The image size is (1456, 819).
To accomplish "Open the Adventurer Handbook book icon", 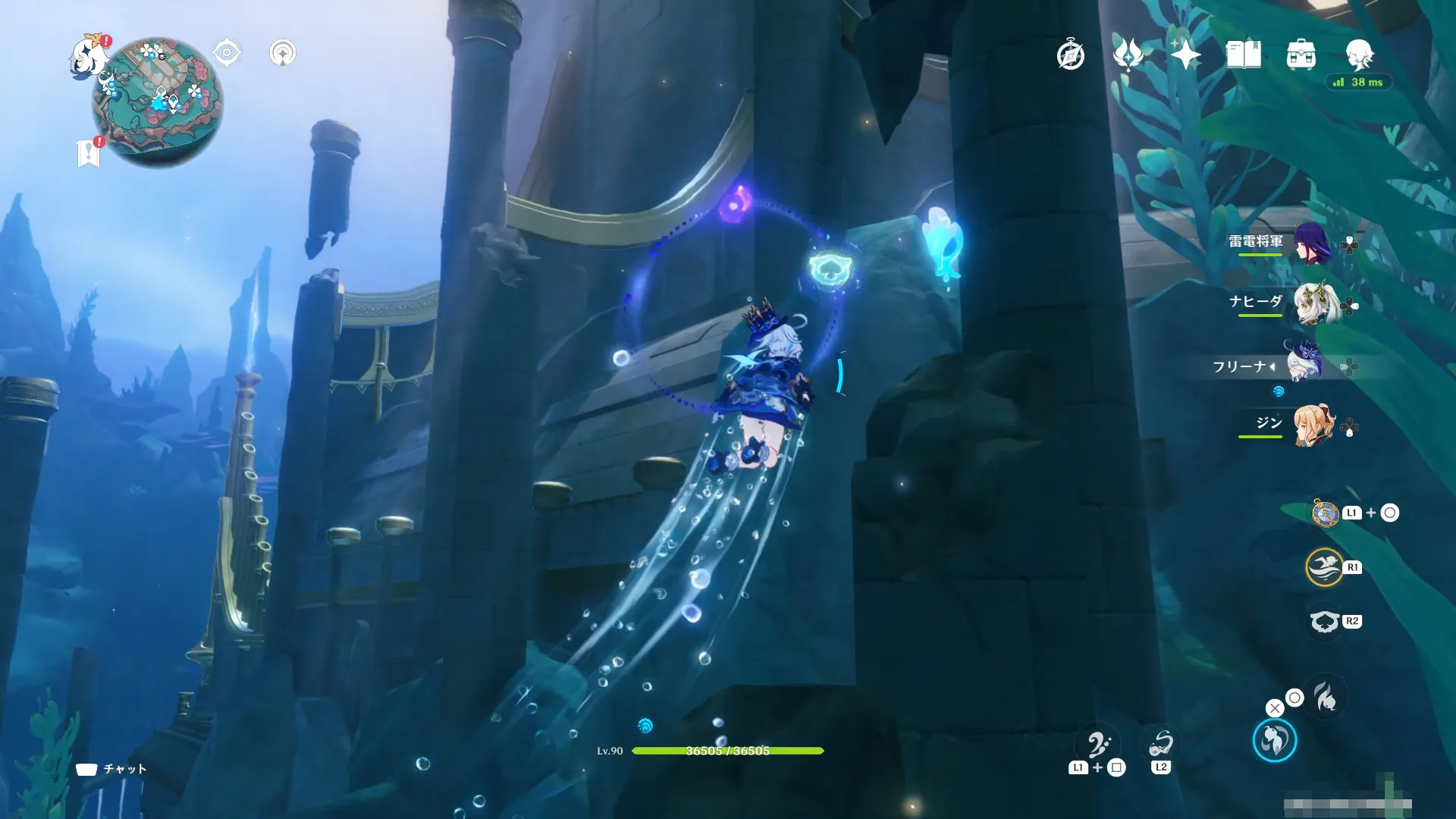I will (x=1243, y=55).
